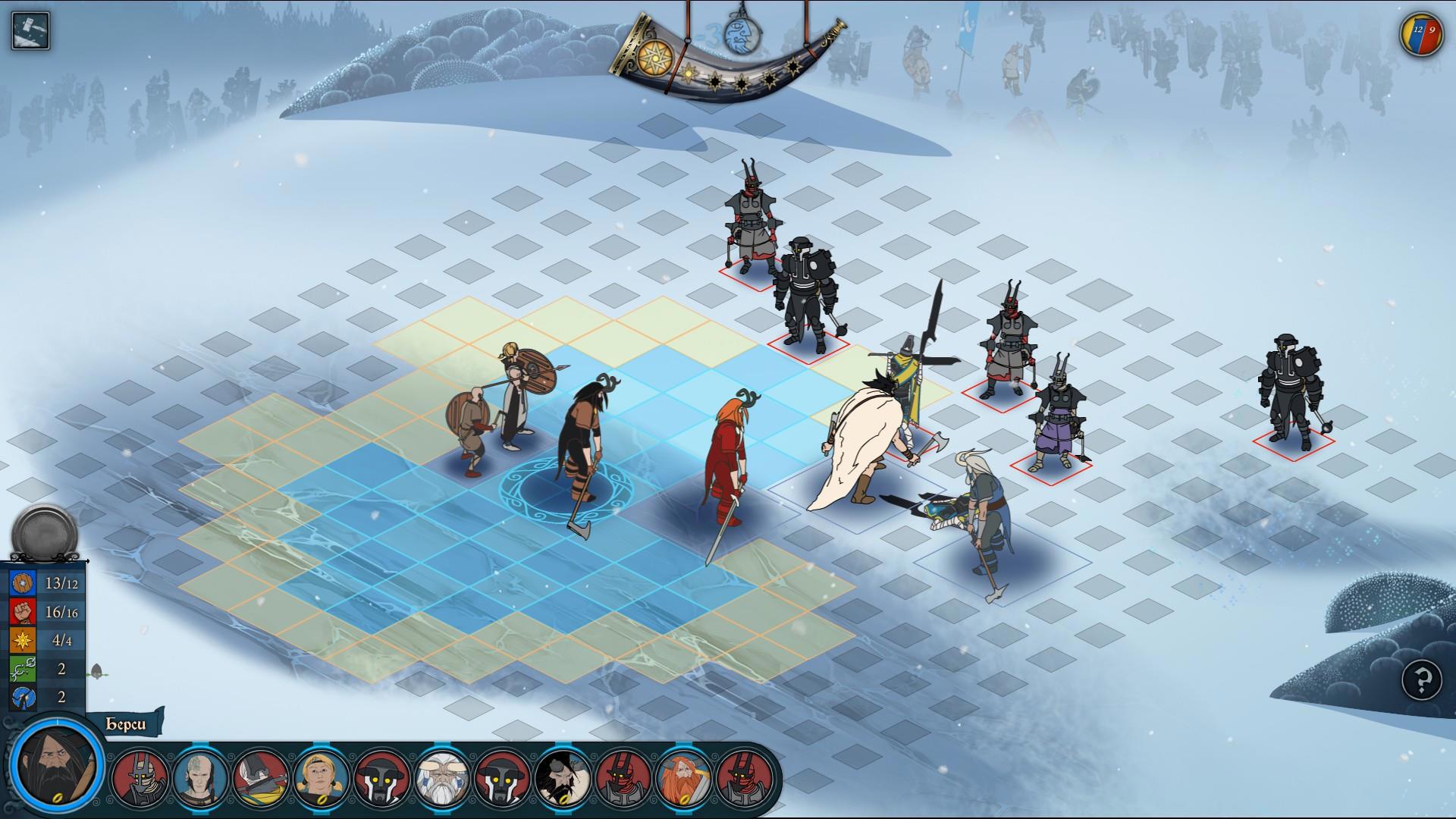1456x819 pixels.
Task: Click the empty grey medallion item slot
Action: (x=45, y=535)
